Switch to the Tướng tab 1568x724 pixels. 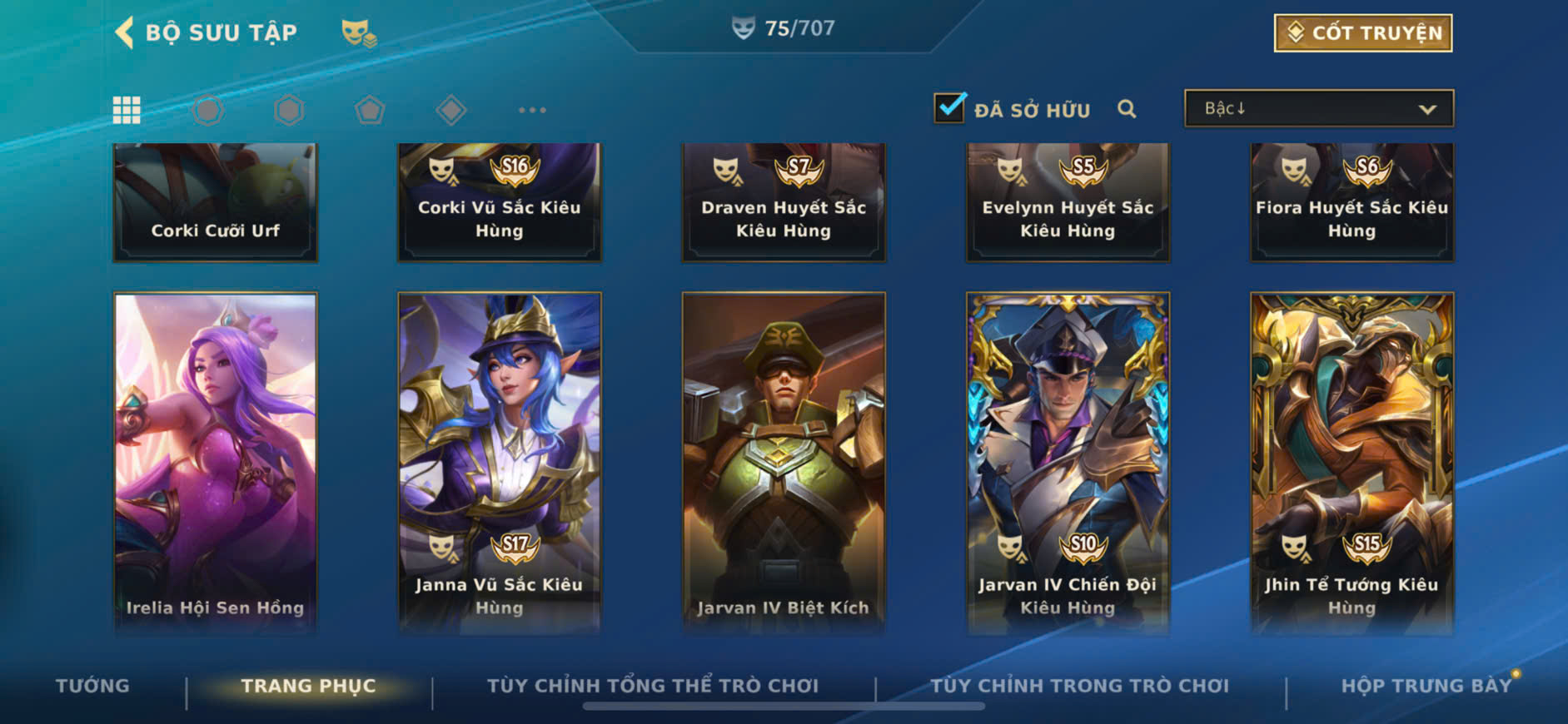pyautogui.click(x=92, y=686)
